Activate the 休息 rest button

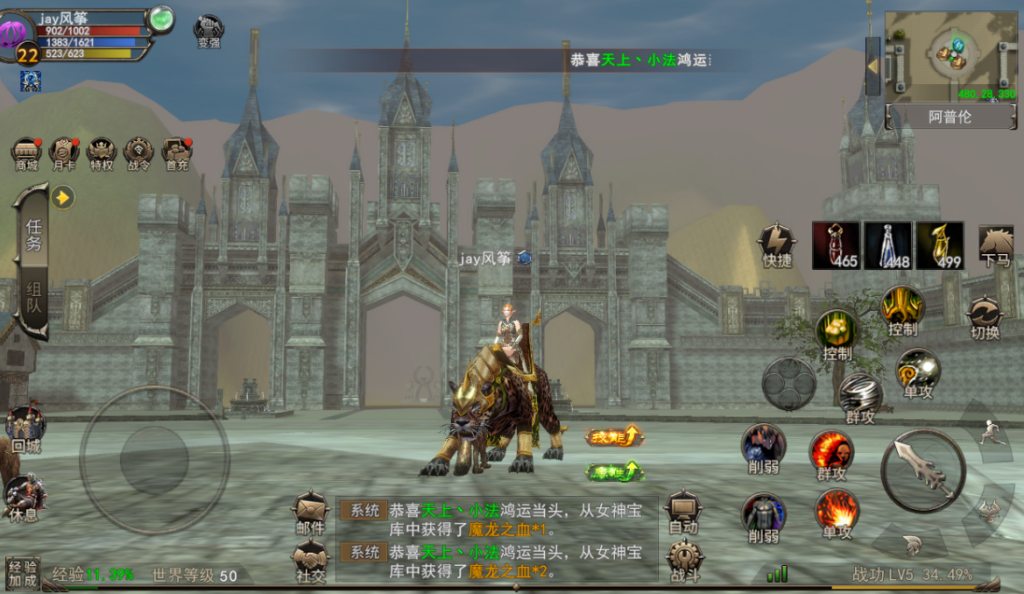25,496
